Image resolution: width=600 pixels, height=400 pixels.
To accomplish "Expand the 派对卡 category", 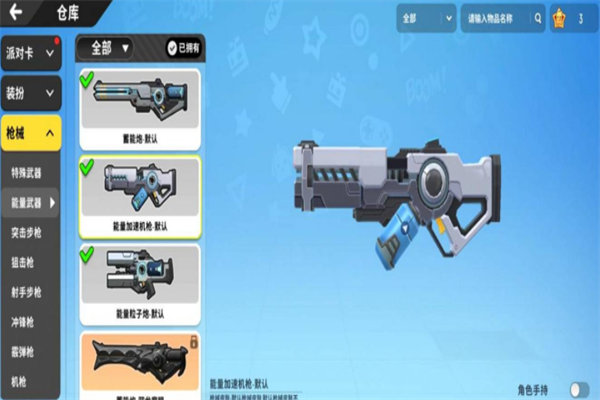I will [x=32, y=53].
